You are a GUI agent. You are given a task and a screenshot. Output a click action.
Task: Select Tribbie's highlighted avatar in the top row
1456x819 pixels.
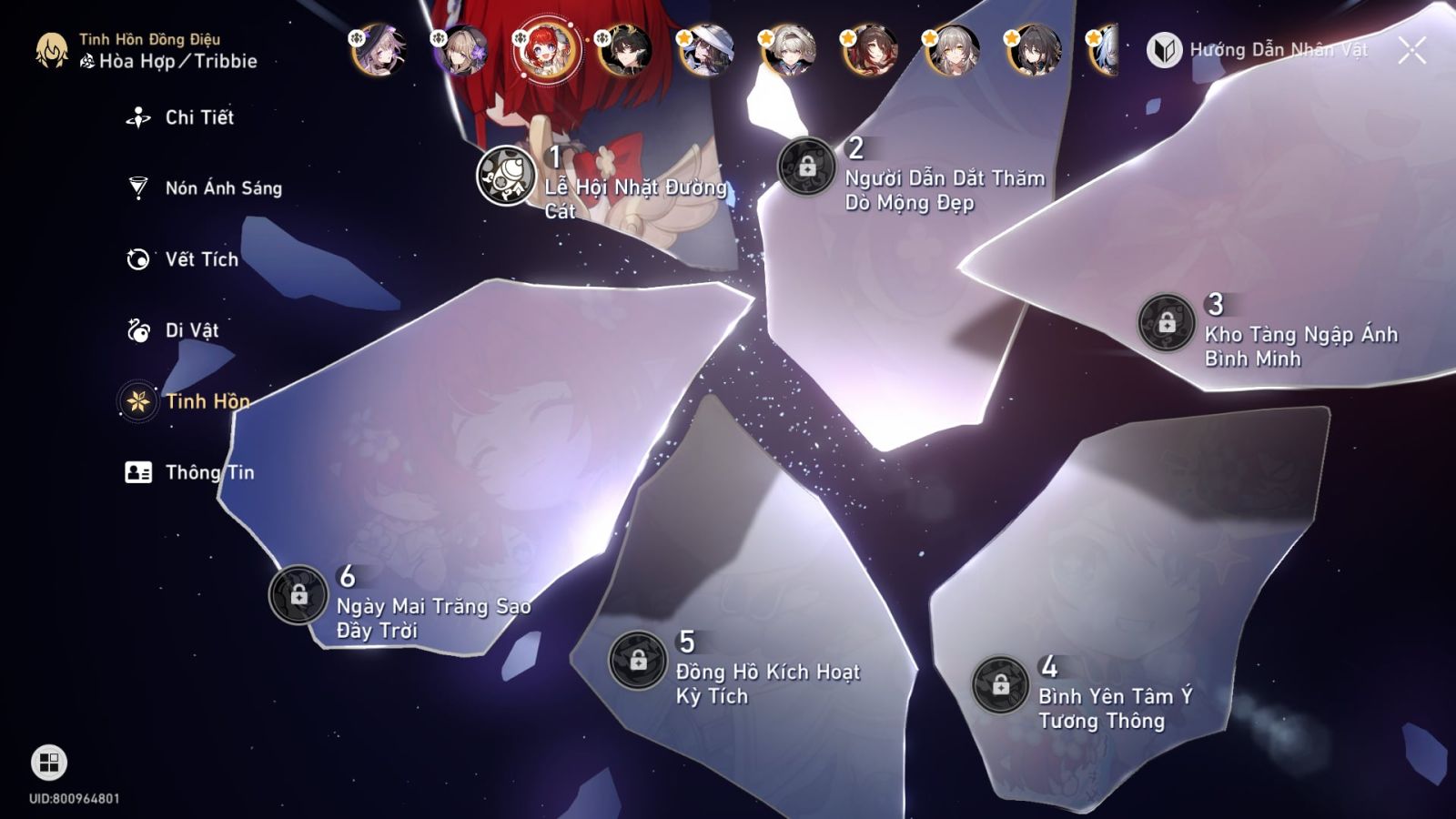pos(547,52)
